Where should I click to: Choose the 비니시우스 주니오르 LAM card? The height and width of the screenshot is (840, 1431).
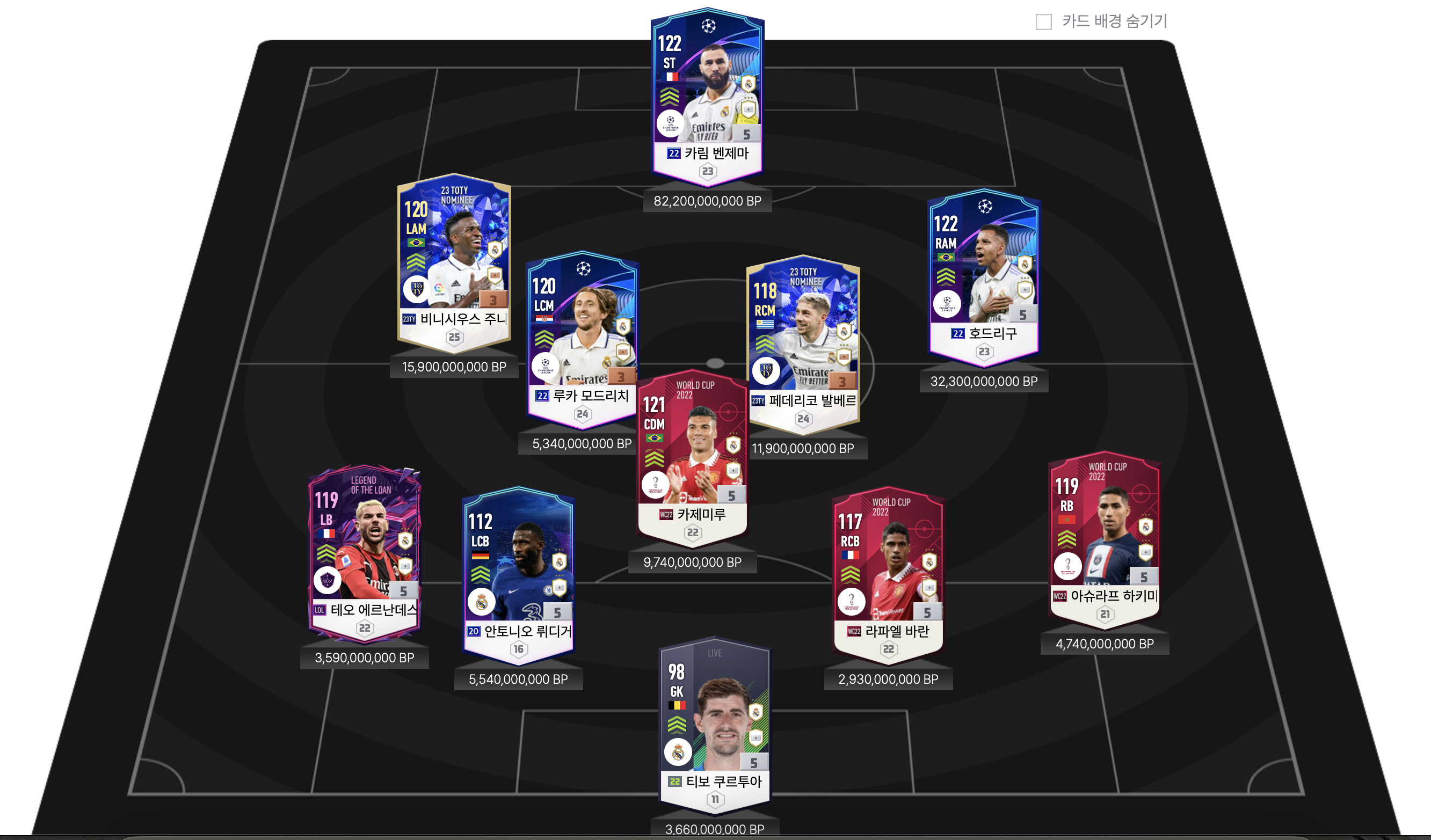tap(454, 261)
